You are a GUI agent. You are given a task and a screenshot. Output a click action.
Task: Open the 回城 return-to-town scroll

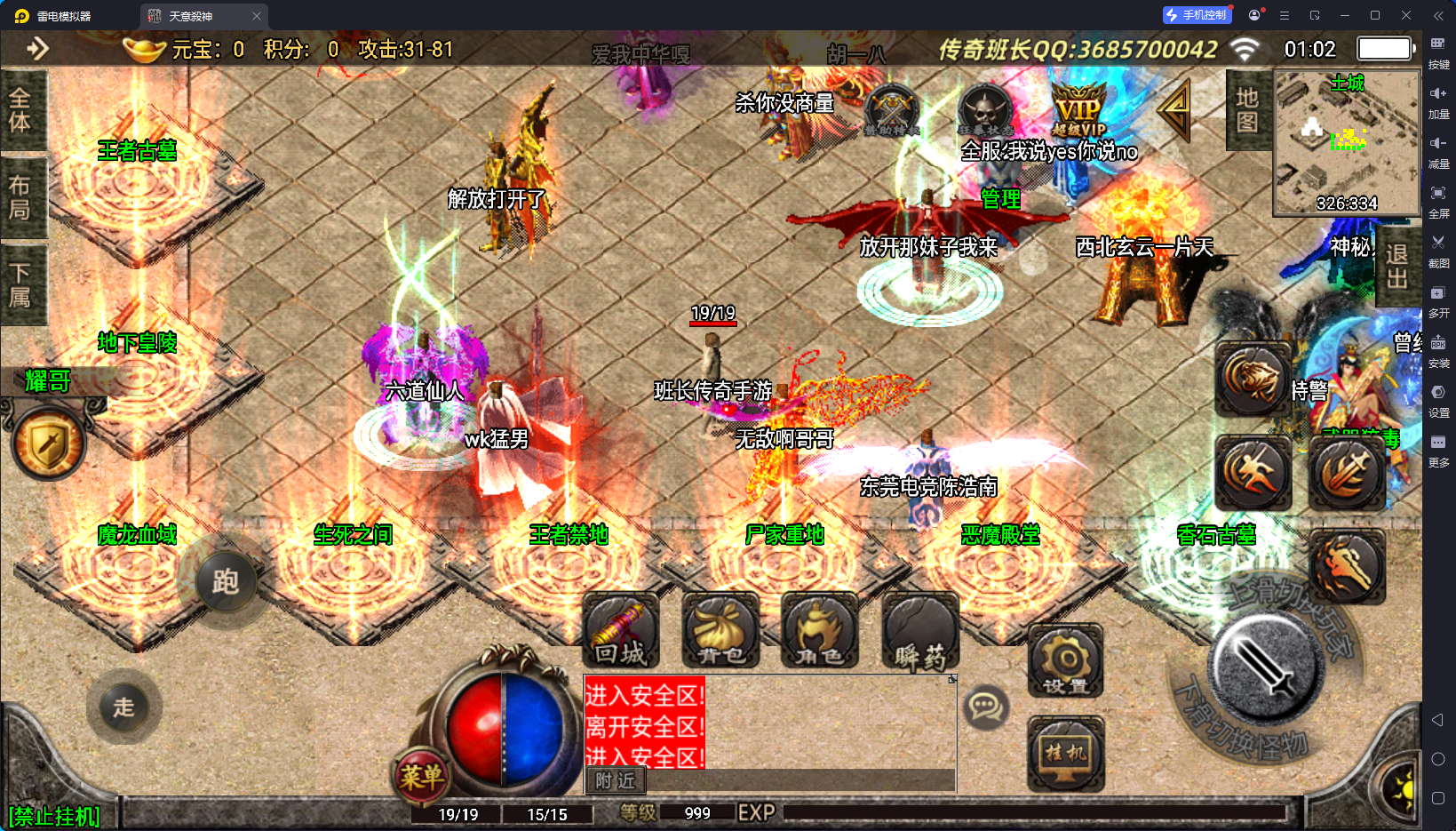621,631
